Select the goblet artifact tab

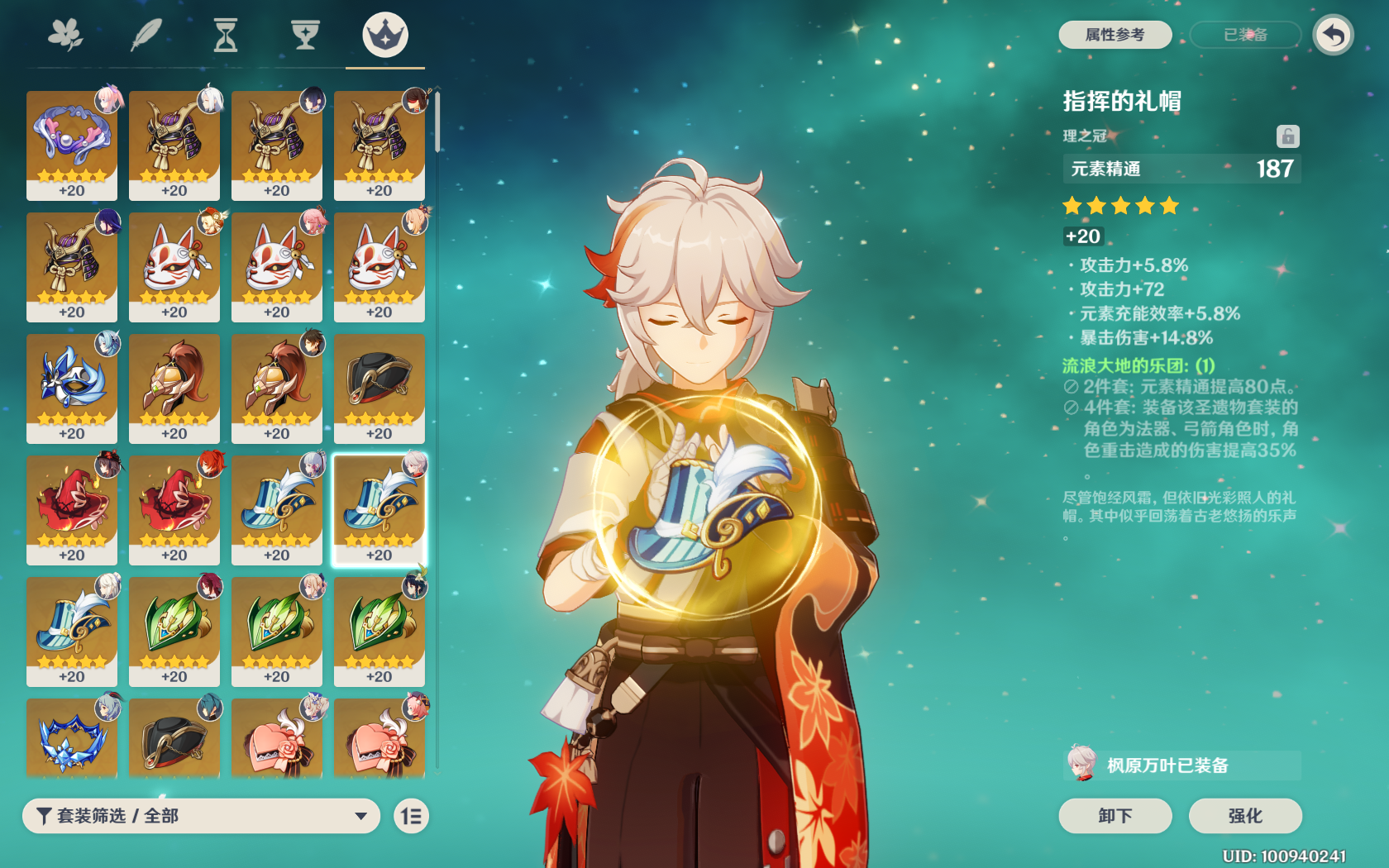pyautogui.click(x=305, y=36)
